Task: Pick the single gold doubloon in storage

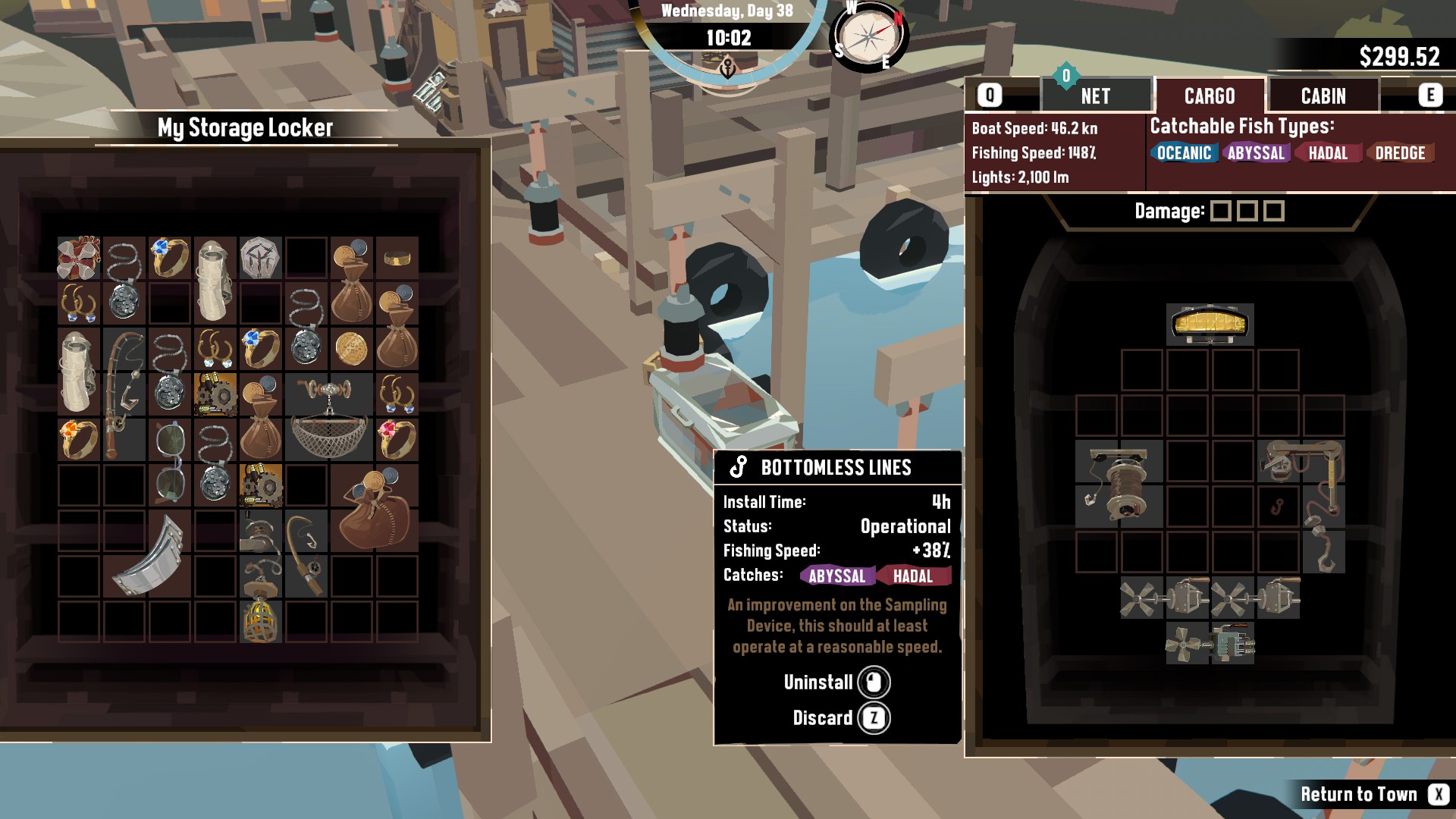Action: coord(351,349)
